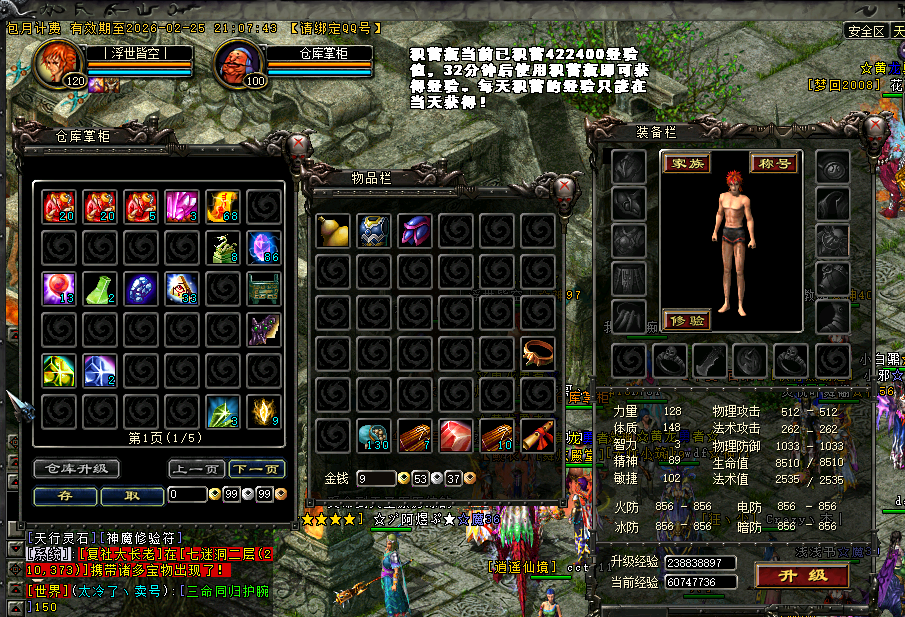
Task: Click the deposit (存) button
Action: (64, 495)
